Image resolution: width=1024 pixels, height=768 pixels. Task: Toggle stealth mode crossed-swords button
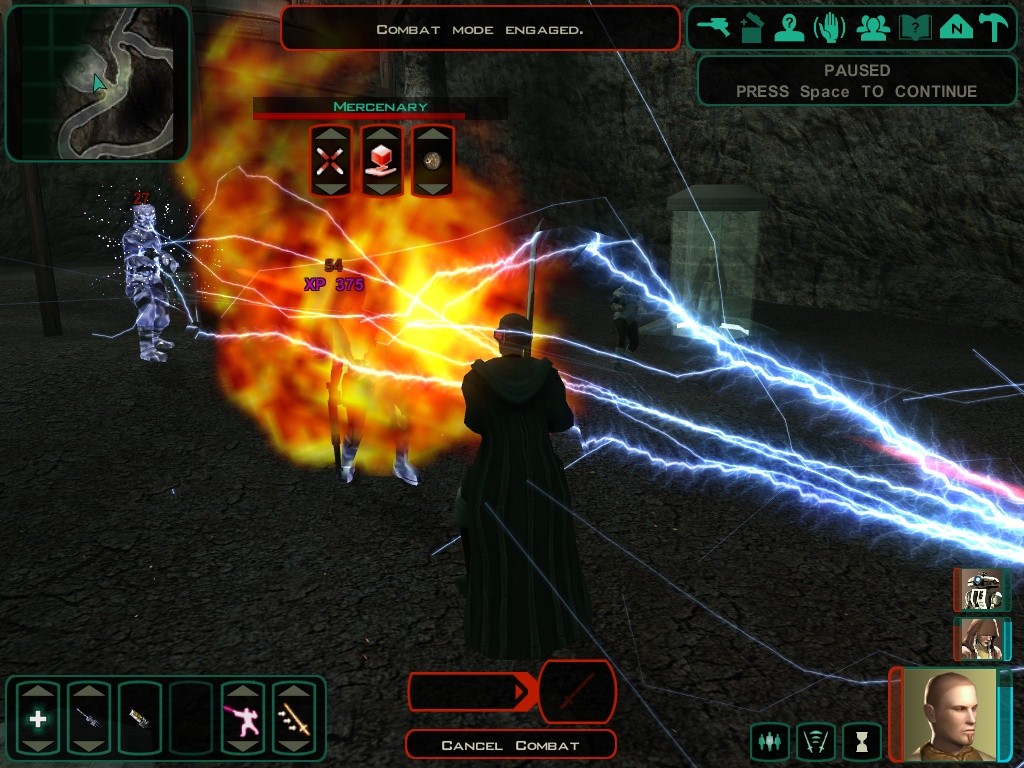point(815,741)
